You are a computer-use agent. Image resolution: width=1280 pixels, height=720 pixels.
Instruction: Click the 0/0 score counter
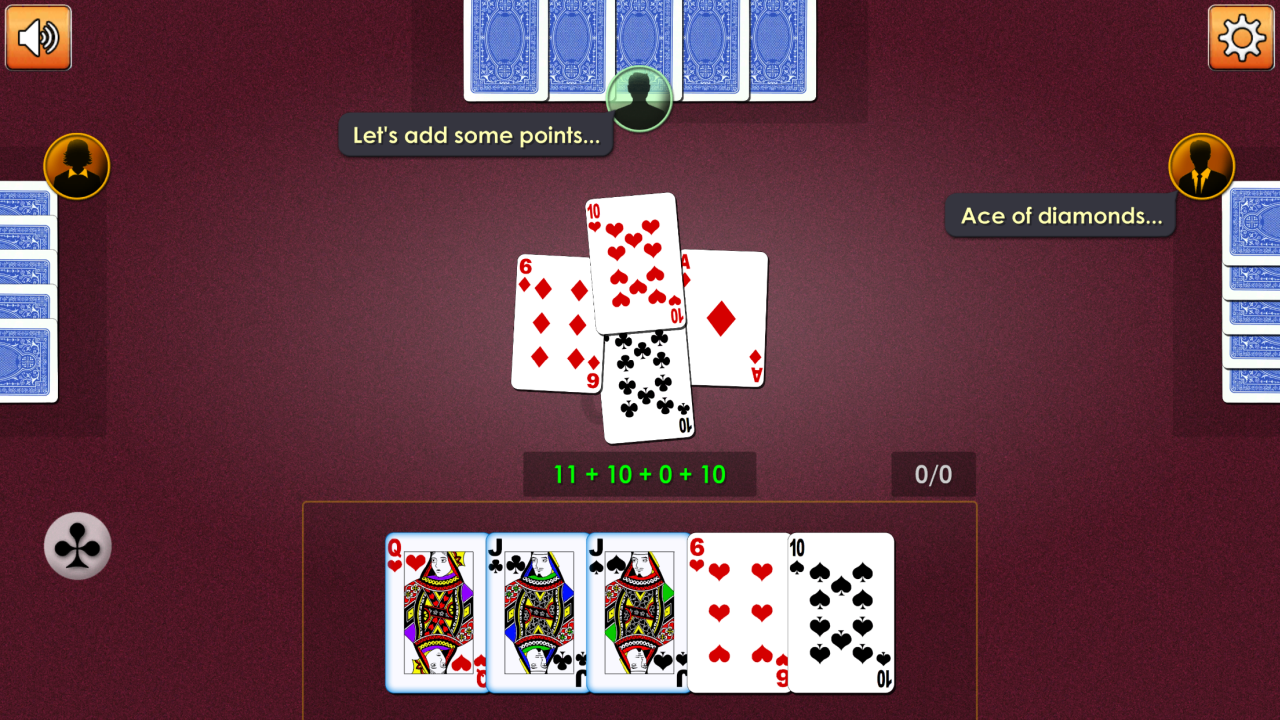(933, 473)
